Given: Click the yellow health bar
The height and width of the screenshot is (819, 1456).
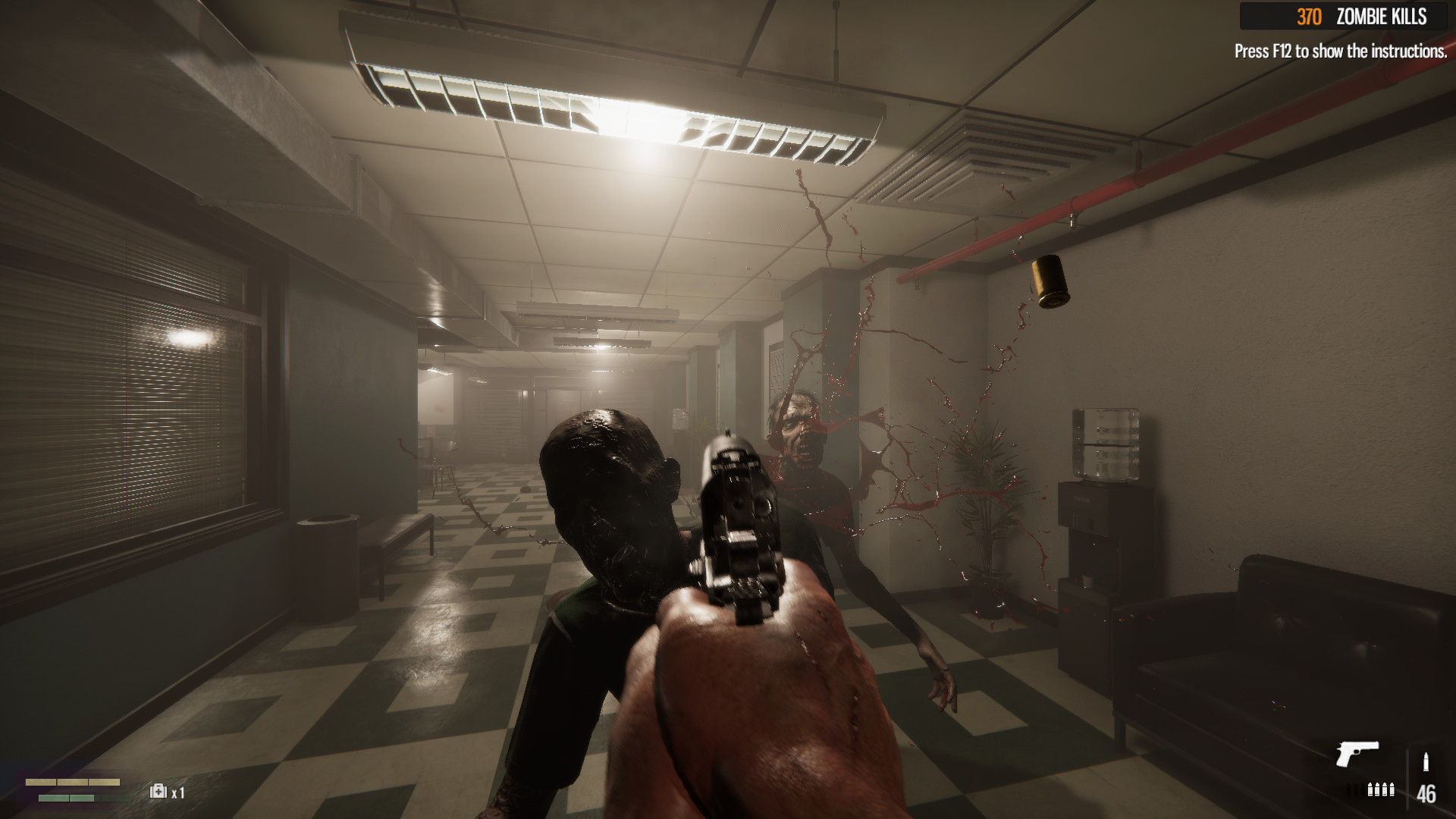Looking at the screenshot, I should click(x=72, y=781).
